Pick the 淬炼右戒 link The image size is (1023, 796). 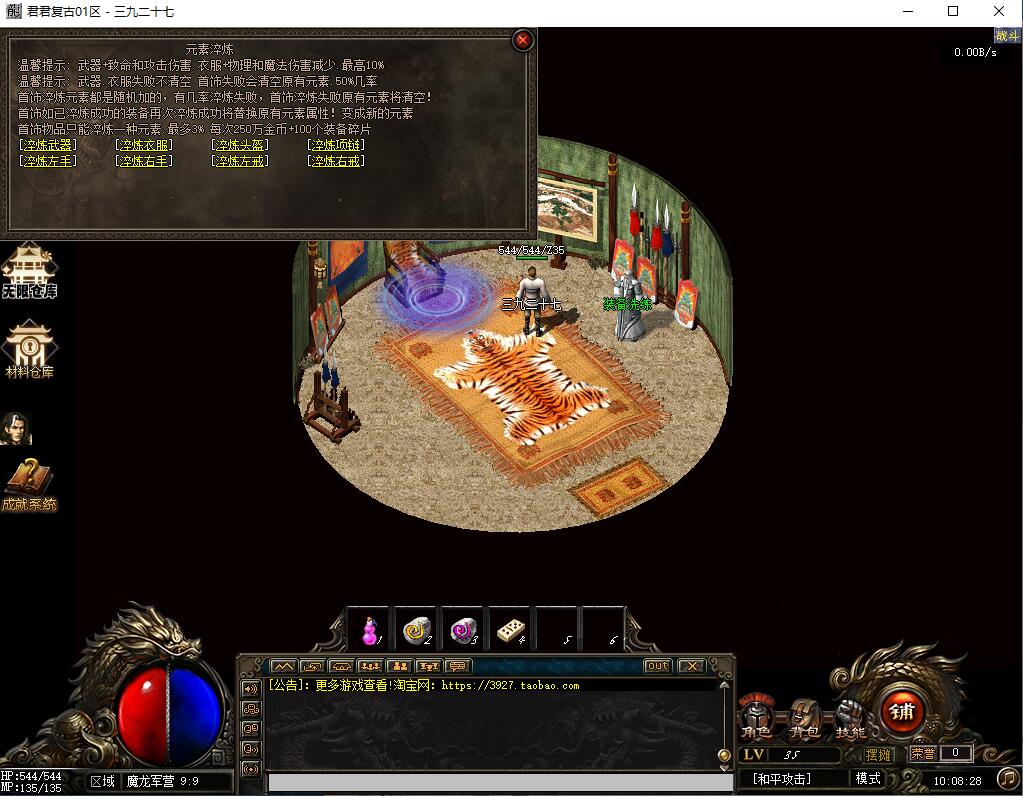[336, 161]
